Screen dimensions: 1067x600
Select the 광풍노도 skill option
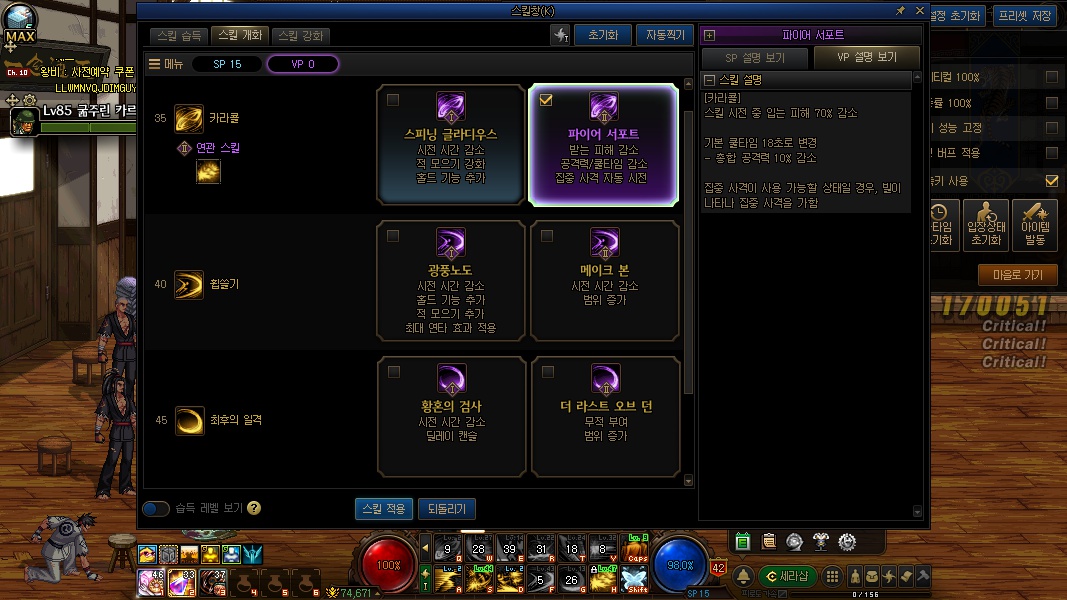pos(451,281)
